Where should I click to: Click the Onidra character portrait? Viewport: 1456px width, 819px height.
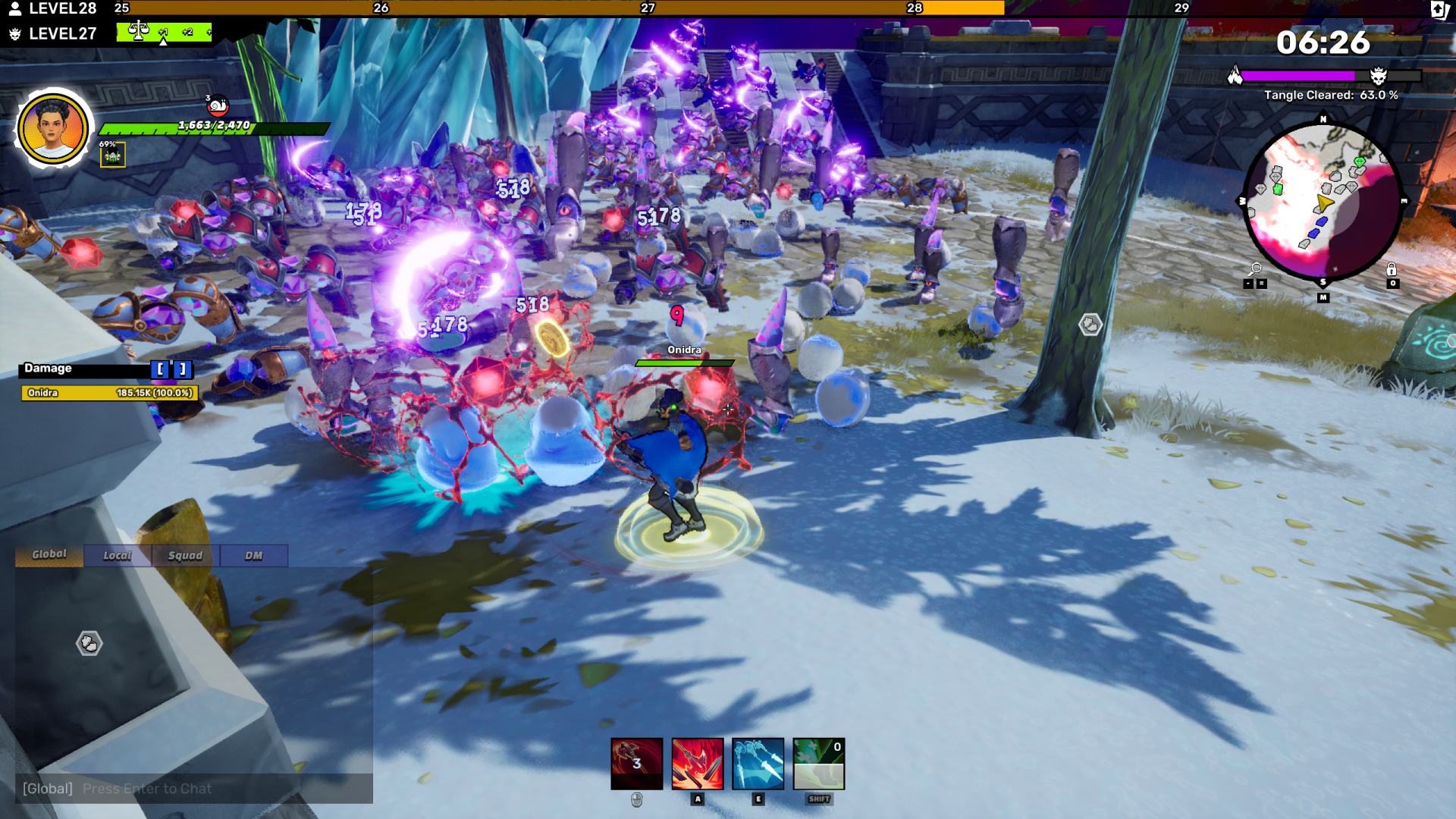53,128
